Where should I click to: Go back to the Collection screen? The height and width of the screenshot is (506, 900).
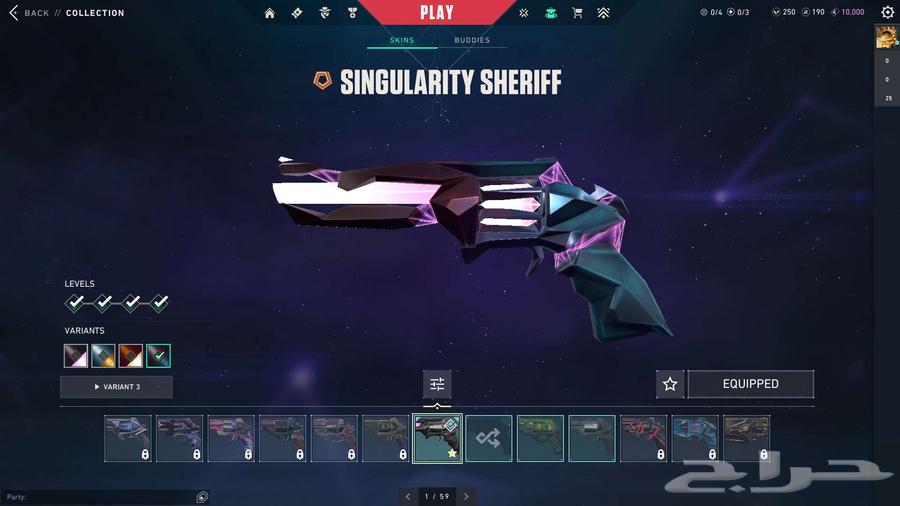(30, 13)
